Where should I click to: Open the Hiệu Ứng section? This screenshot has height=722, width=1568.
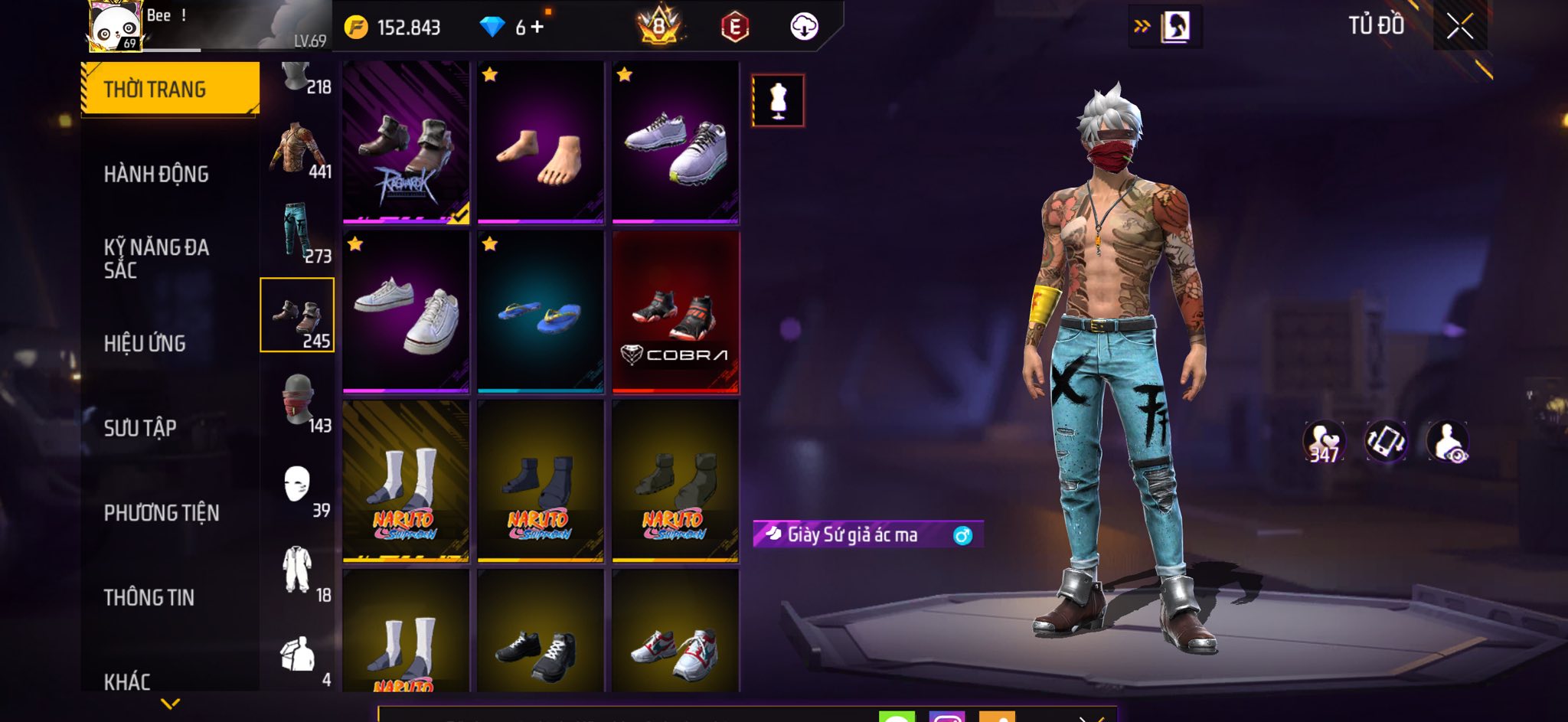[x=145, y=344]
